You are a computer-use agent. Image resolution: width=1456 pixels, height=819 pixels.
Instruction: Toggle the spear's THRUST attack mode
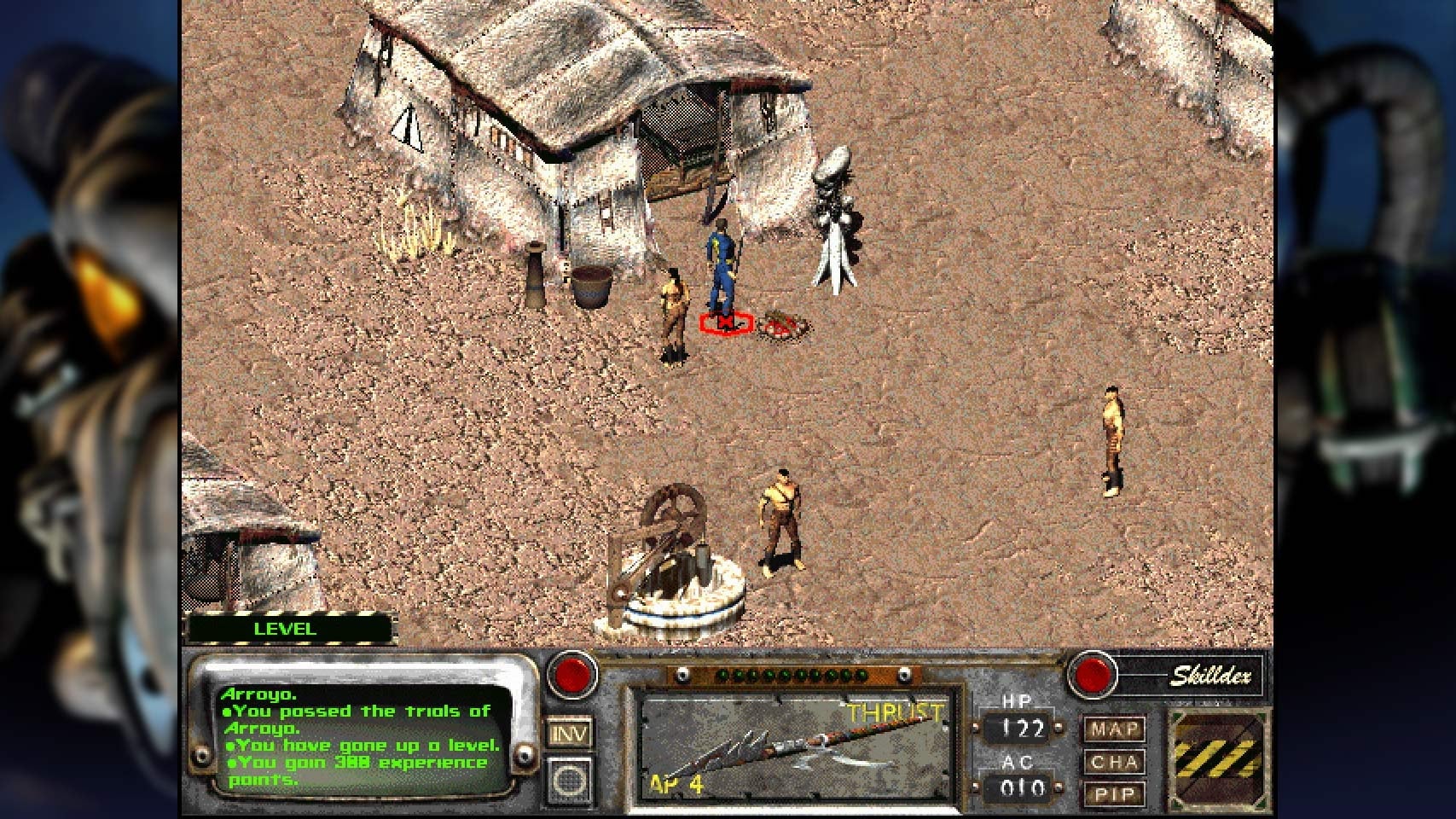pos(894,712)
